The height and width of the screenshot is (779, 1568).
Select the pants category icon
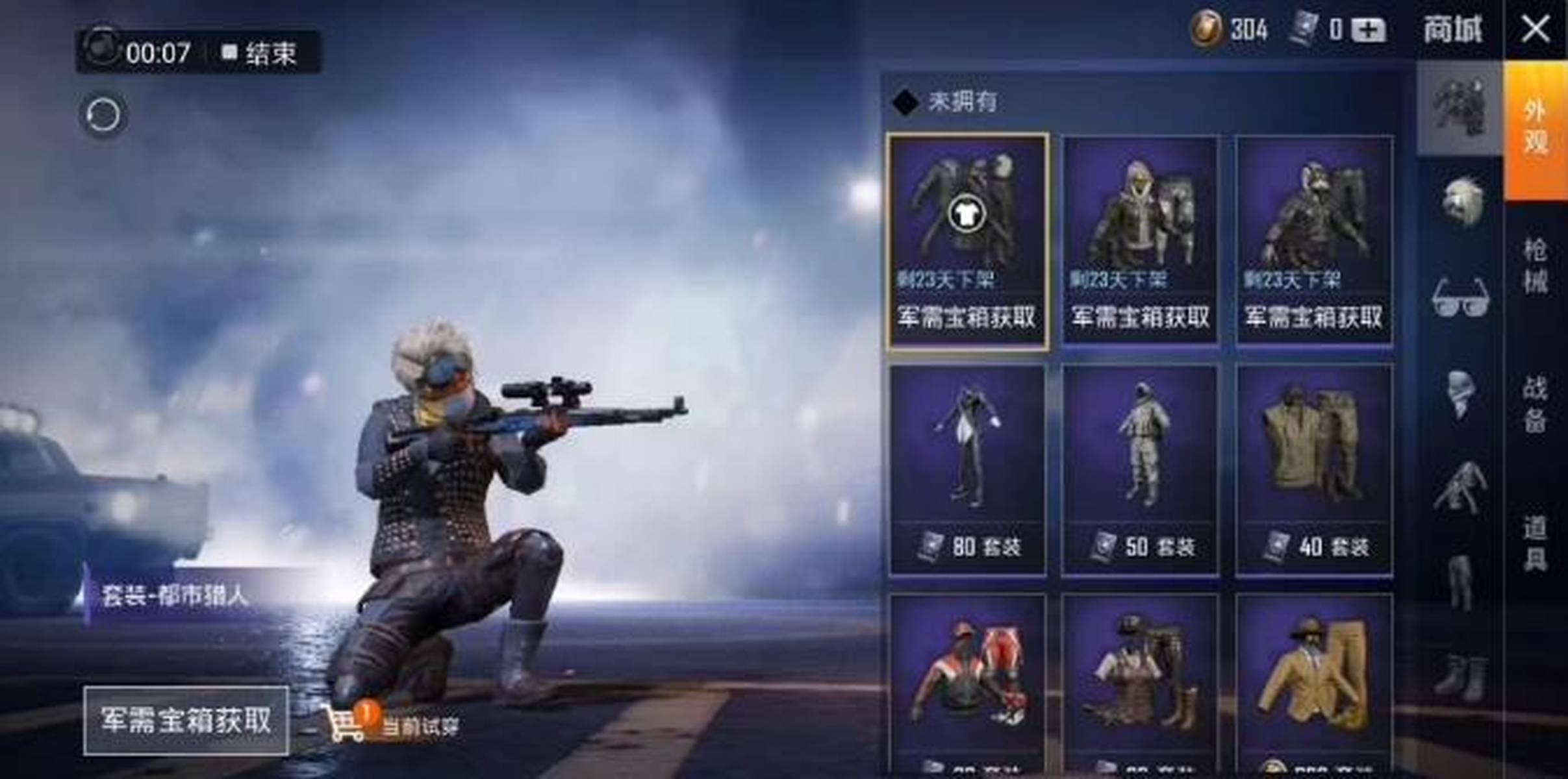(x=1461, y=574)
